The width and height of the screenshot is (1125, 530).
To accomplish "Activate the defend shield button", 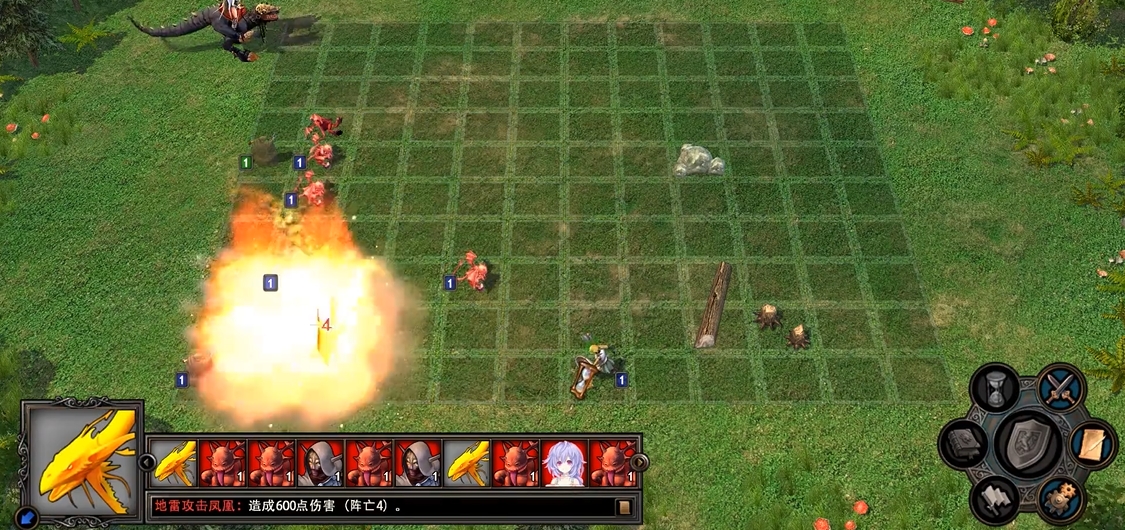I will 1028,442.
